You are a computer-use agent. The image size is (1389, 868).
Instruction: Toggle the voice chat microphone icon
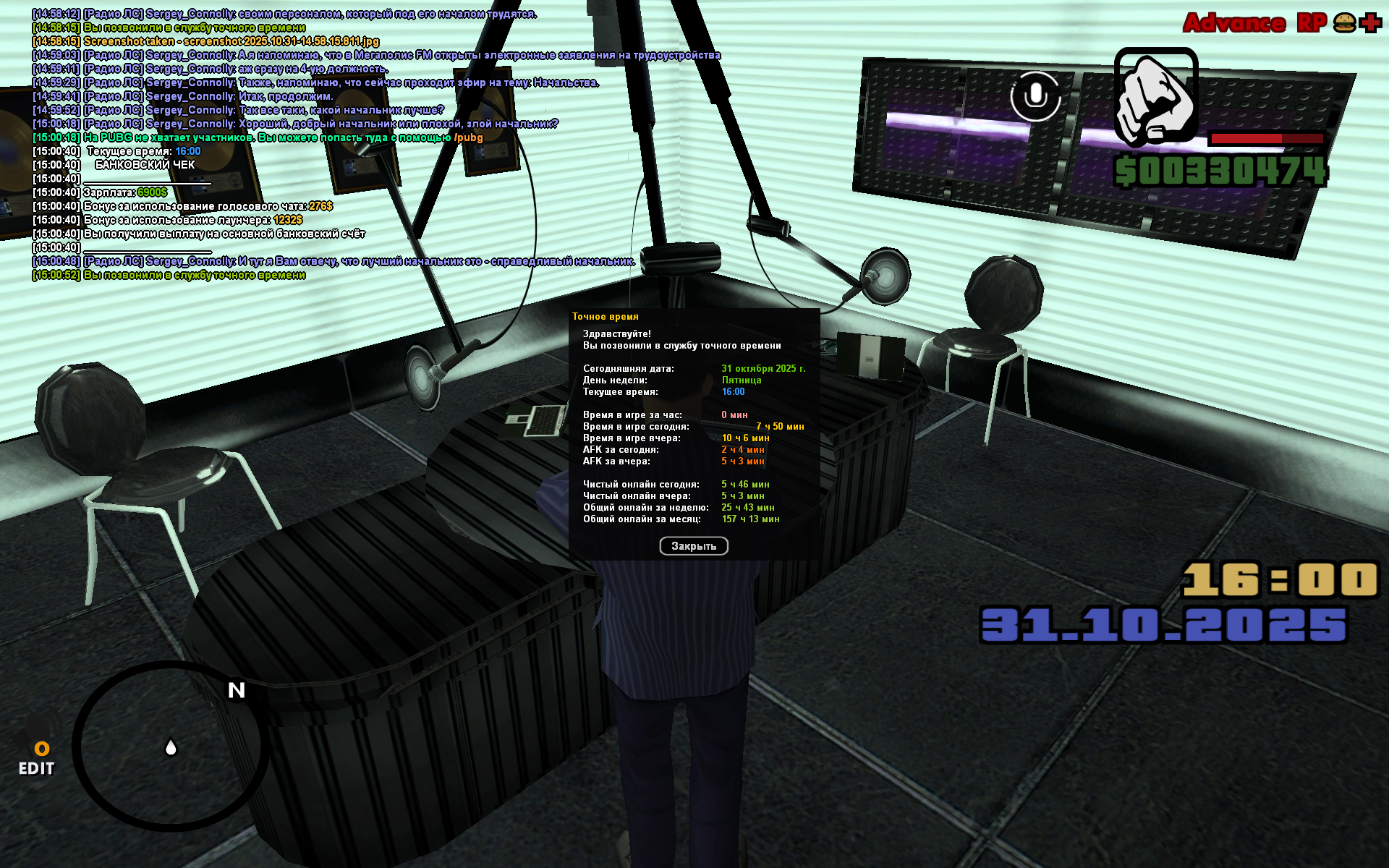pos(1035,95)
